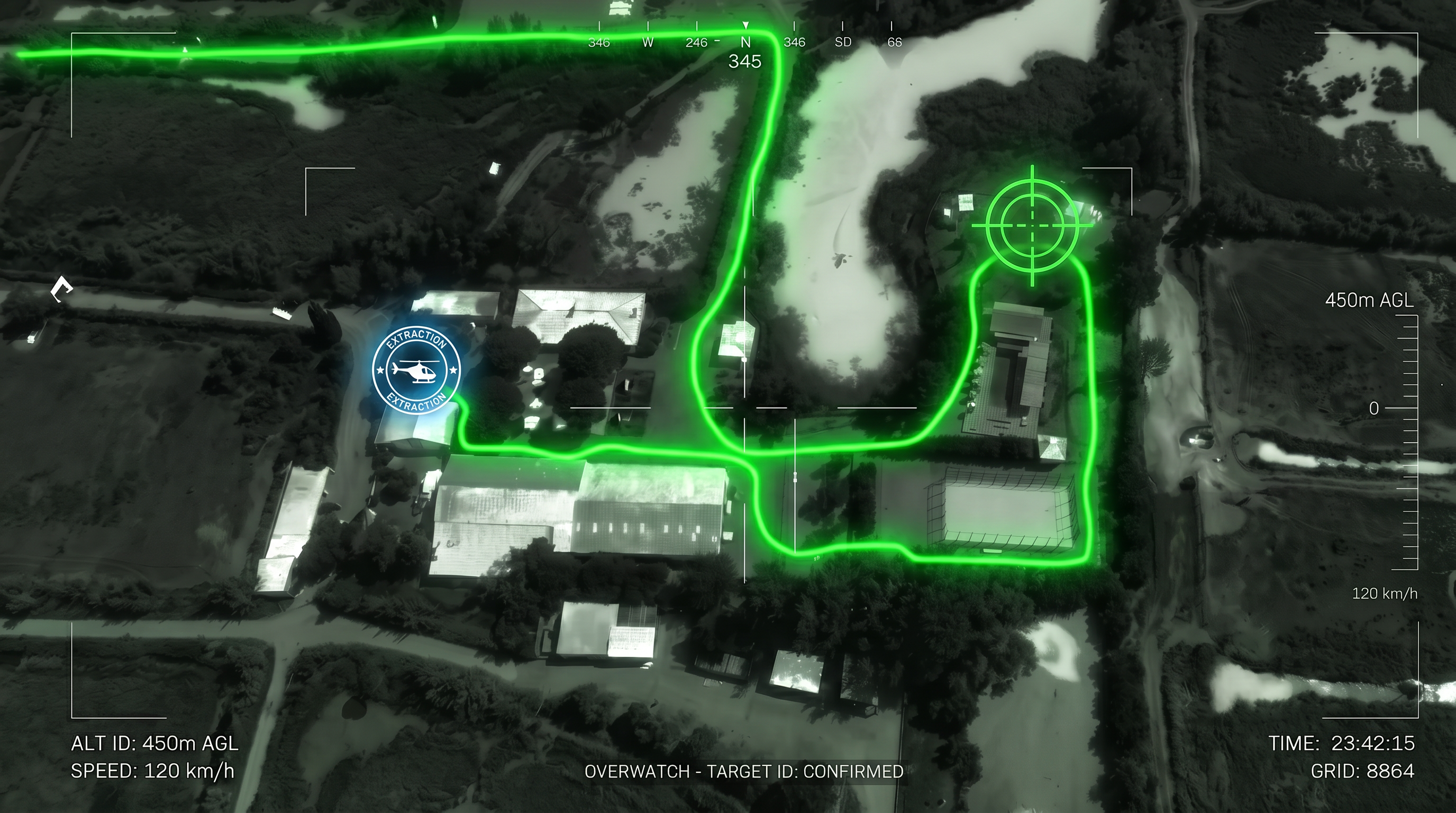This screenshot has height=813, width=1456.
Task: Click the green target crosshair marker
Action: [x=1032, y=225]
